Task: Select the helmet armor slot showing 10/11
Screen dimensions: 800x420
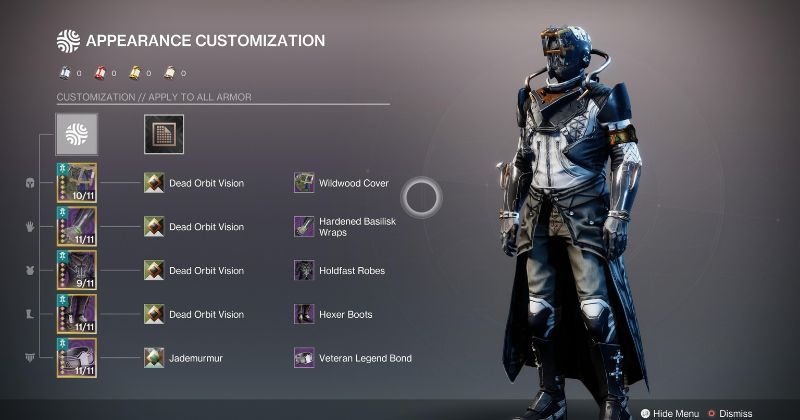Action: point(76,183)
